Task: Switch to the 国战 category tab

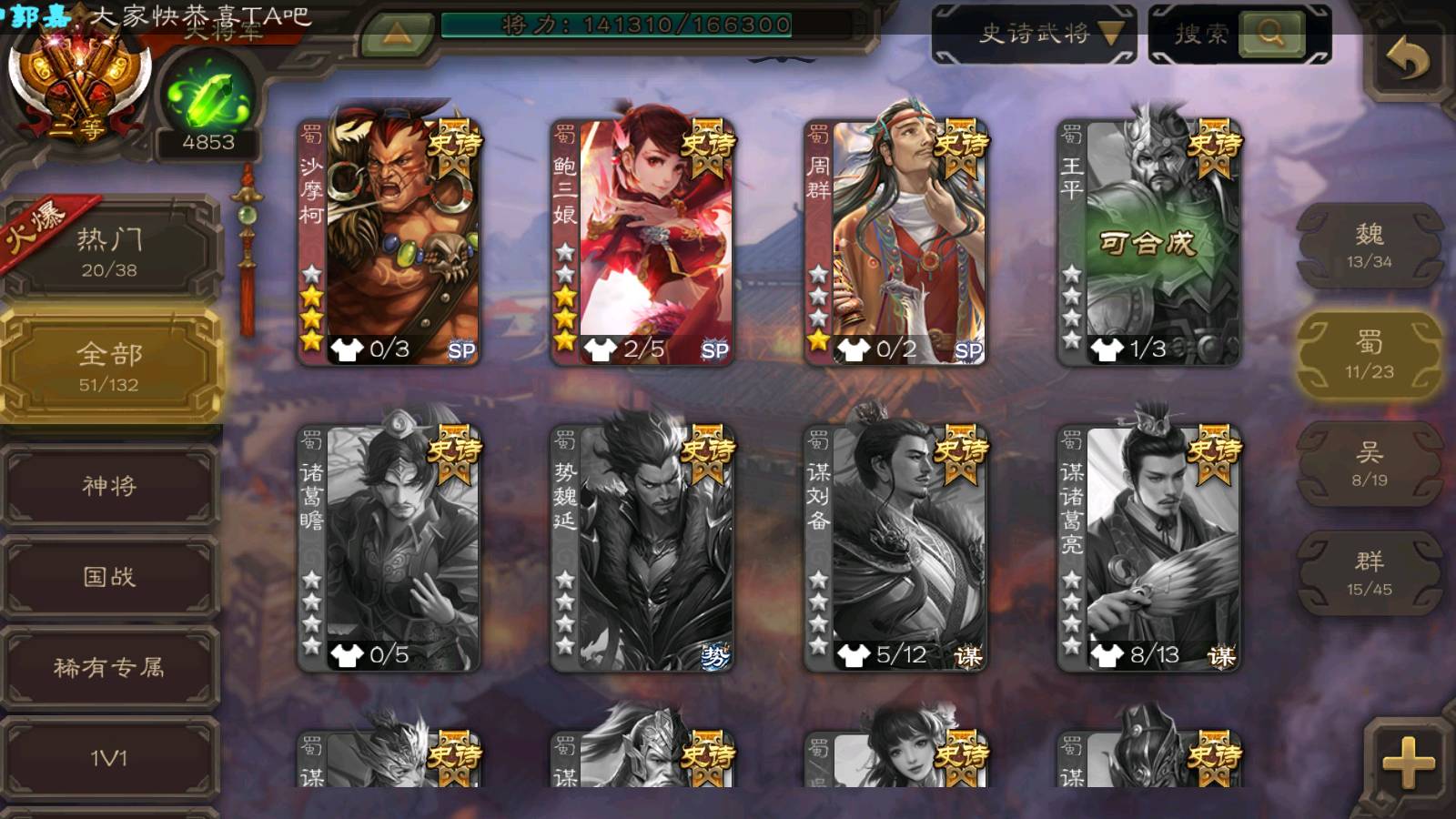Action: pos(110,577)
